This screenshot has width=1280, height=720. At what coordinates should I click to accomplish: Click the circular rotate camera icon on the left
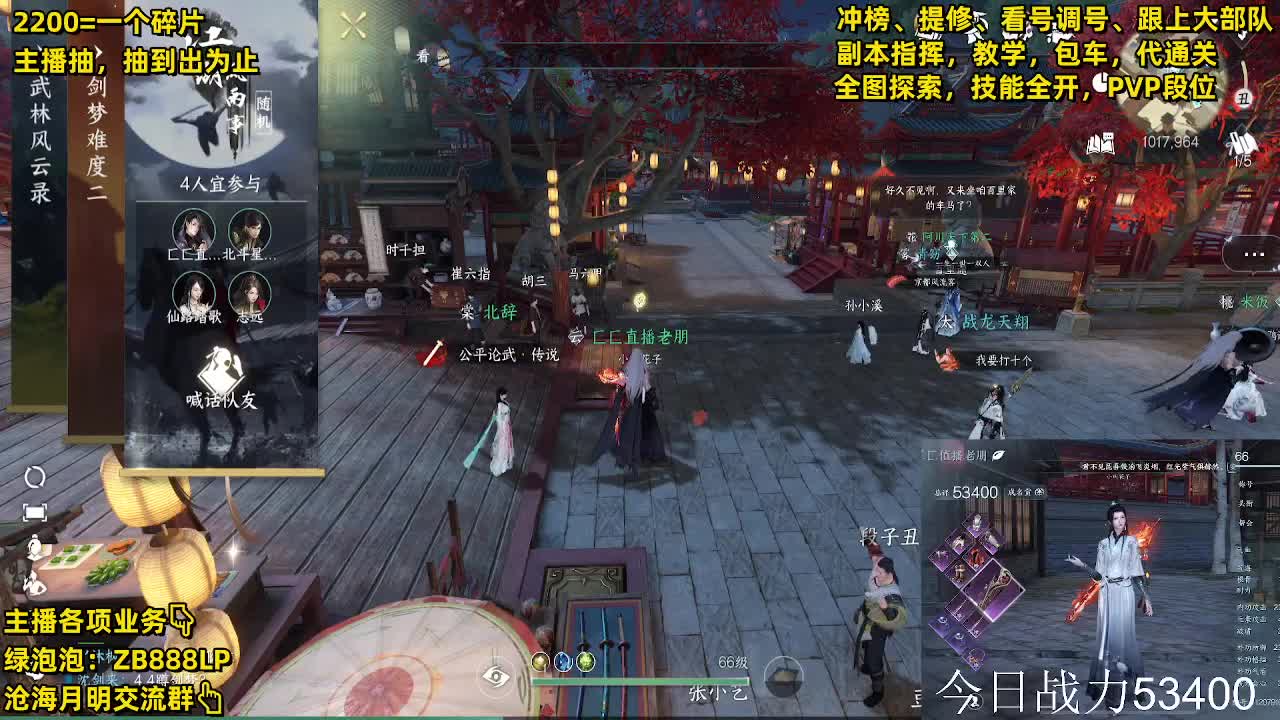(34, 476)
